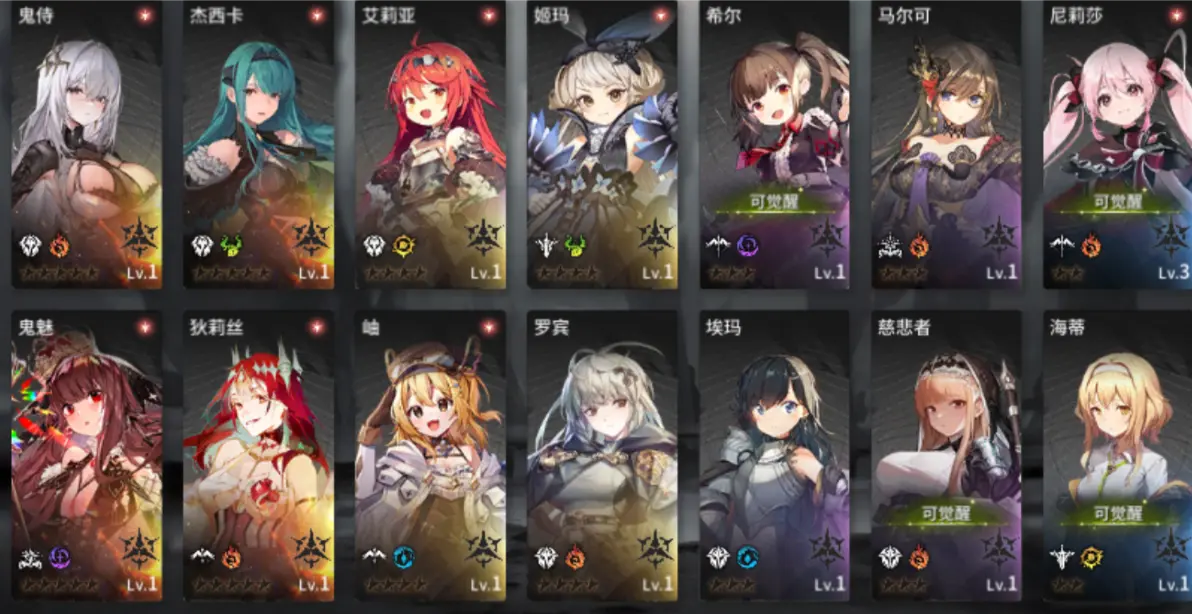This screenshot has height=614, width=1192.
Task: Pick the 希尔 character card
Action: pyautogui.click(x=774, y=145)
